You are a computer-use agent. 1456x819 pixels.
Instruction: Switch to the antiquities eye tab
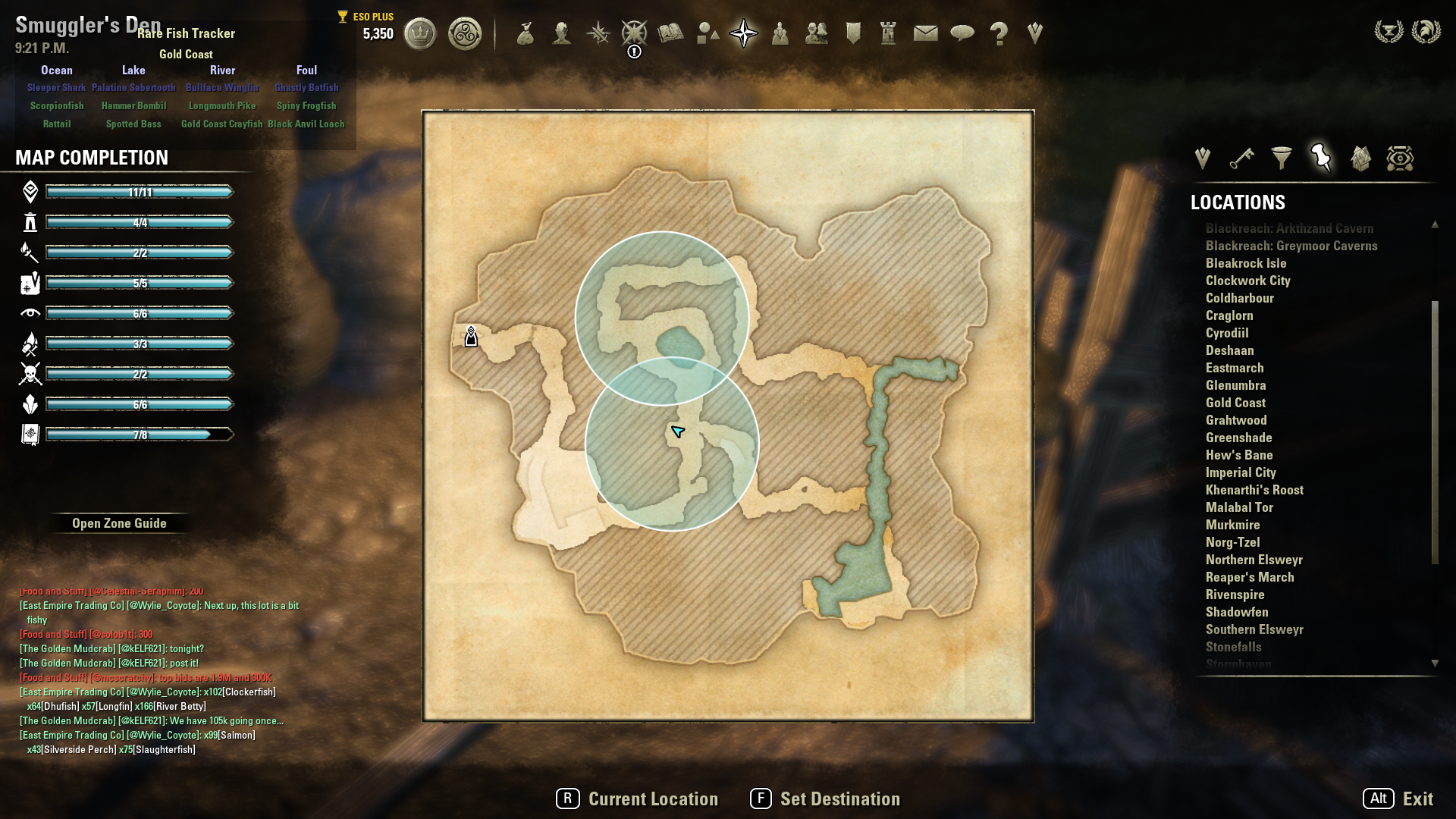pyautogui.click(x=1400, y=158)
